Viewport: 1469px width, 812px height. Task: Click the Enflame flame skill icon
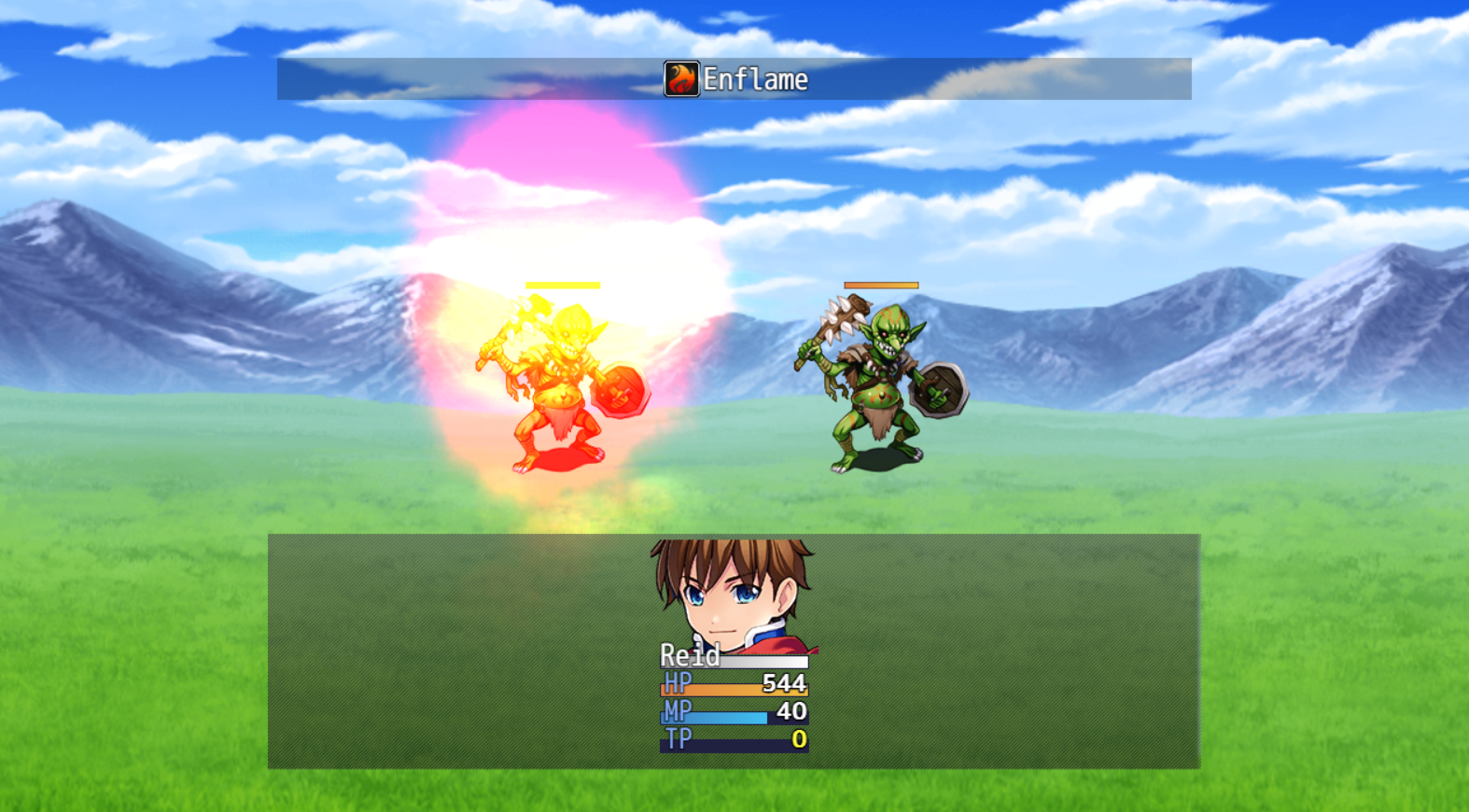click(681, 79)
